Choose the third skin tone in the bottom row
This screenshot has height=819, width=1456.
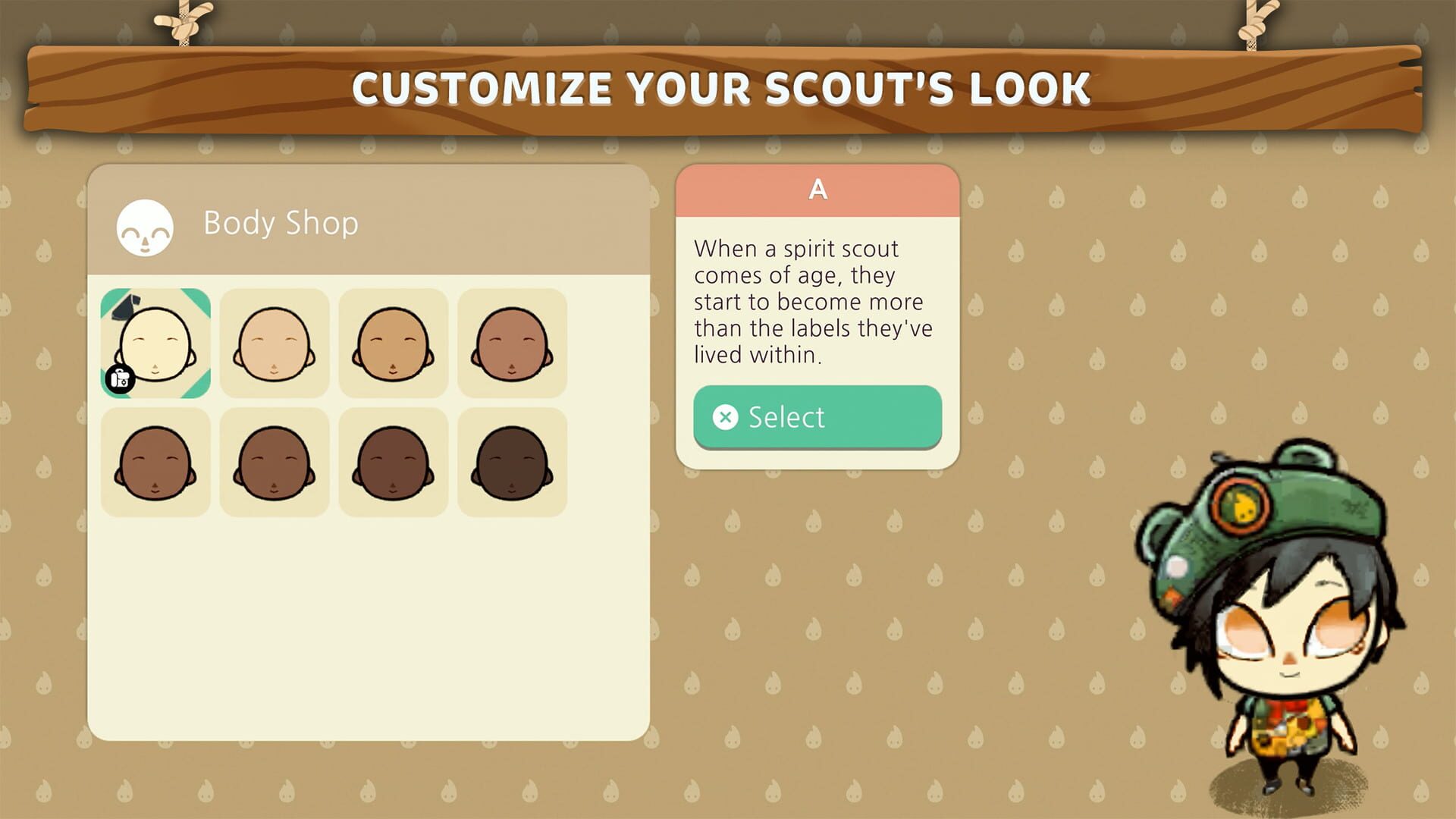[393, 460]
